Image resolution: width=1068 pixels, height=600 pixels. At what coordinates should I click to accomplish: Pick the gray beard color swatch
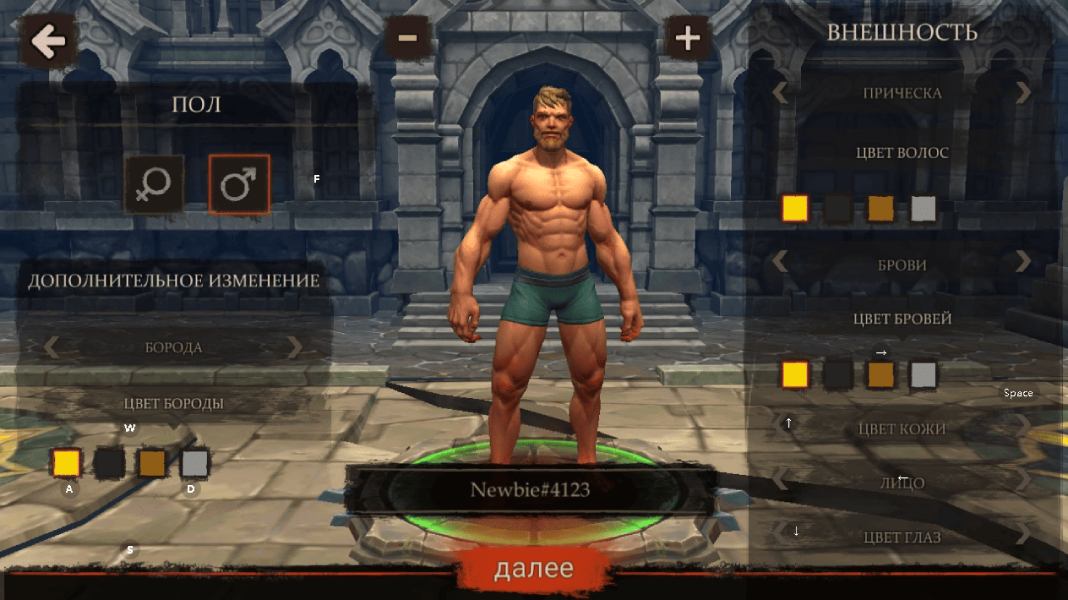coord(195,463)
